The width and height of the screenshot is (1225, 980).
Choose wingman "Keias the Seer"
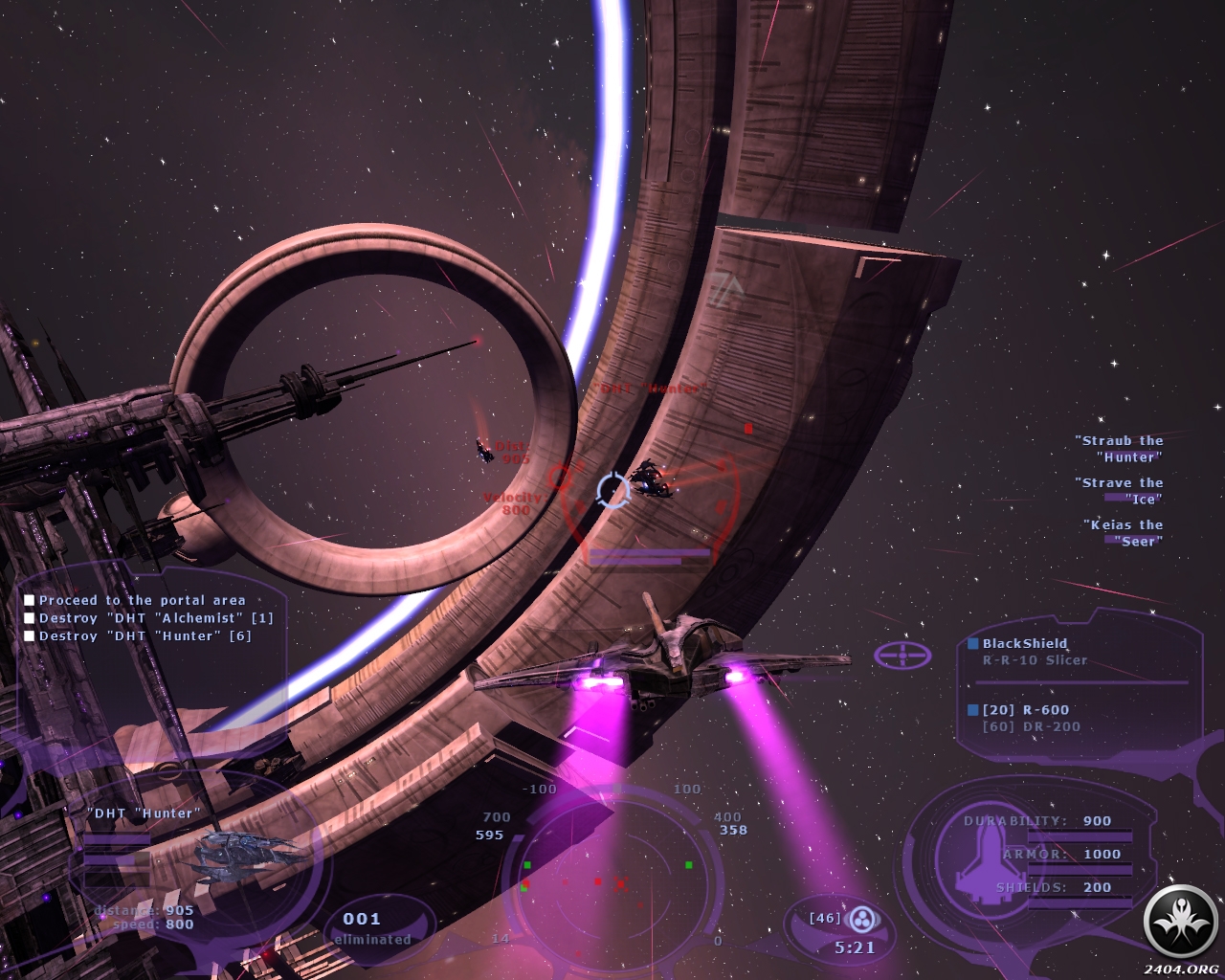pyautogui.click(x=1126, y=533)
